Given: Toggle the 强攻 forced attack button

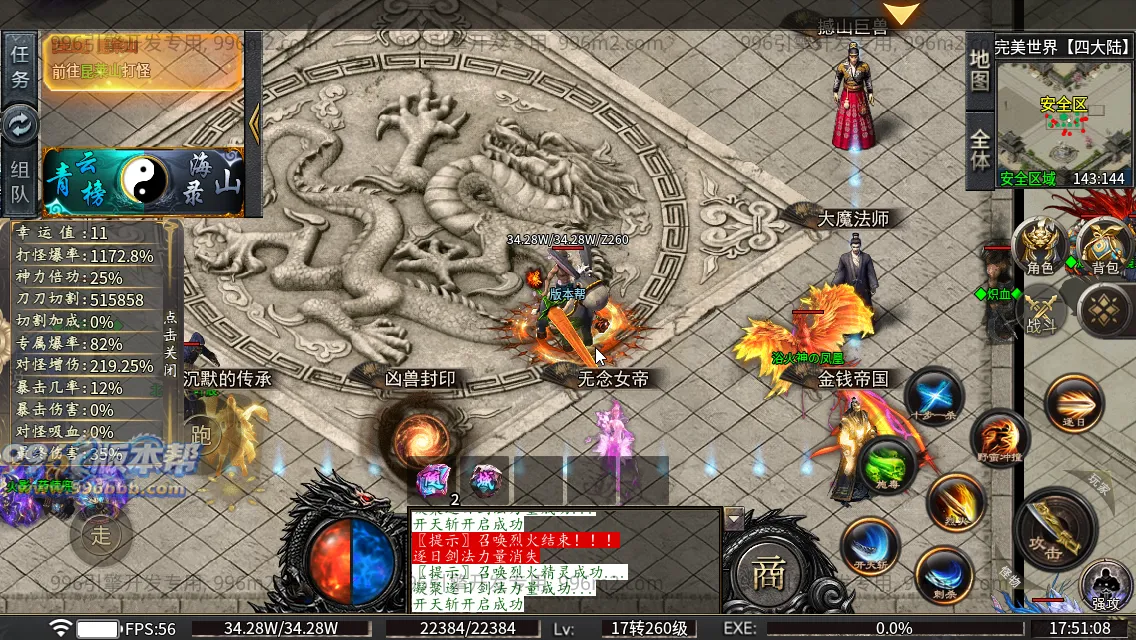Looking at the screenshot, I should click(1104, 585).
